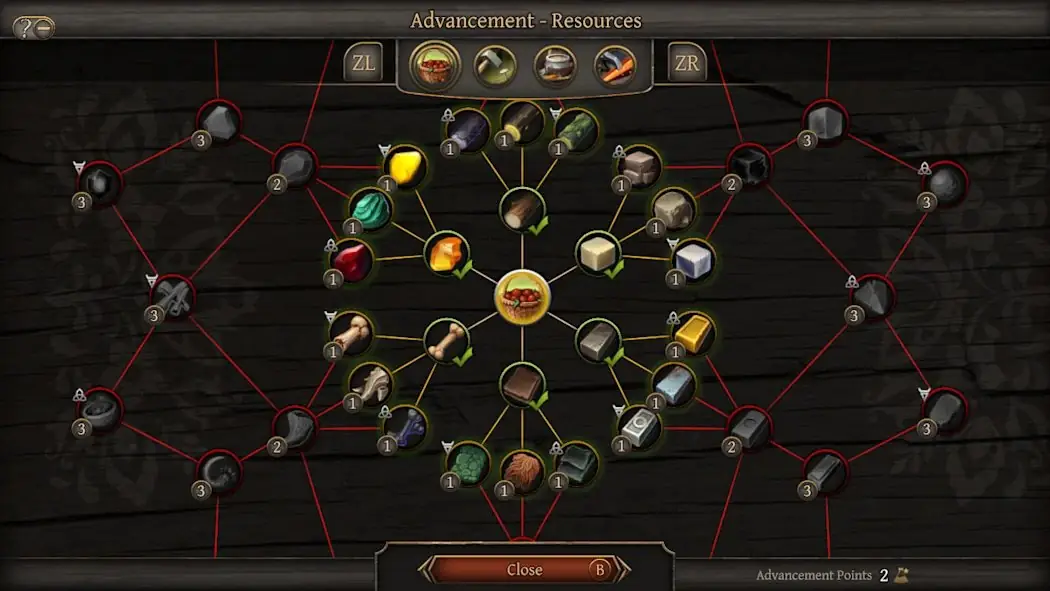Image resolution: width=1050 pixels, height=591 pixels.
Task: Unlock the orange fur pelt node
Action: [521, 471]
